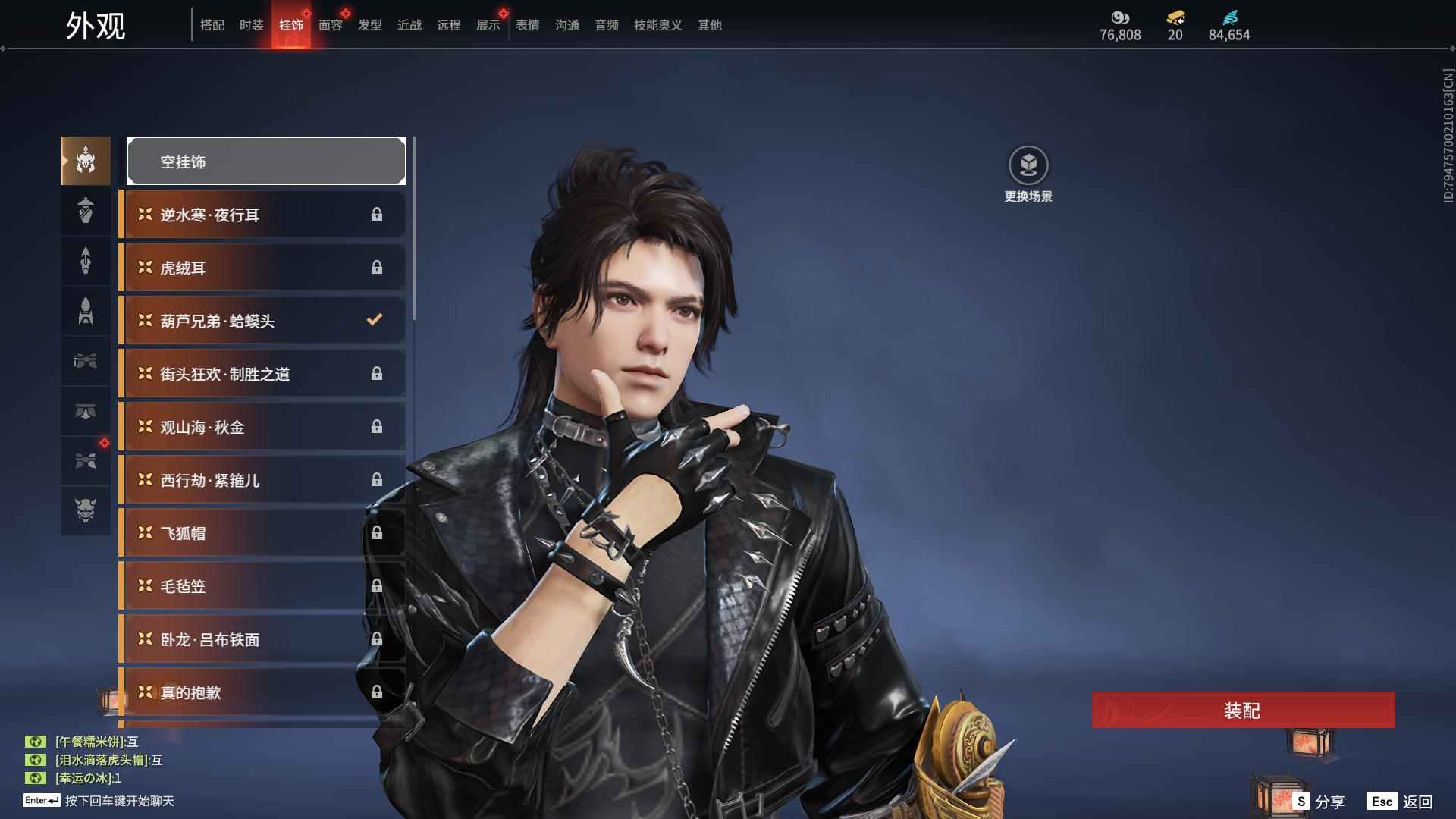Switch to the 展示 tab
The width and height of the screenshot is (1456, 819).
pyautogui.click(x=488, y=25)
